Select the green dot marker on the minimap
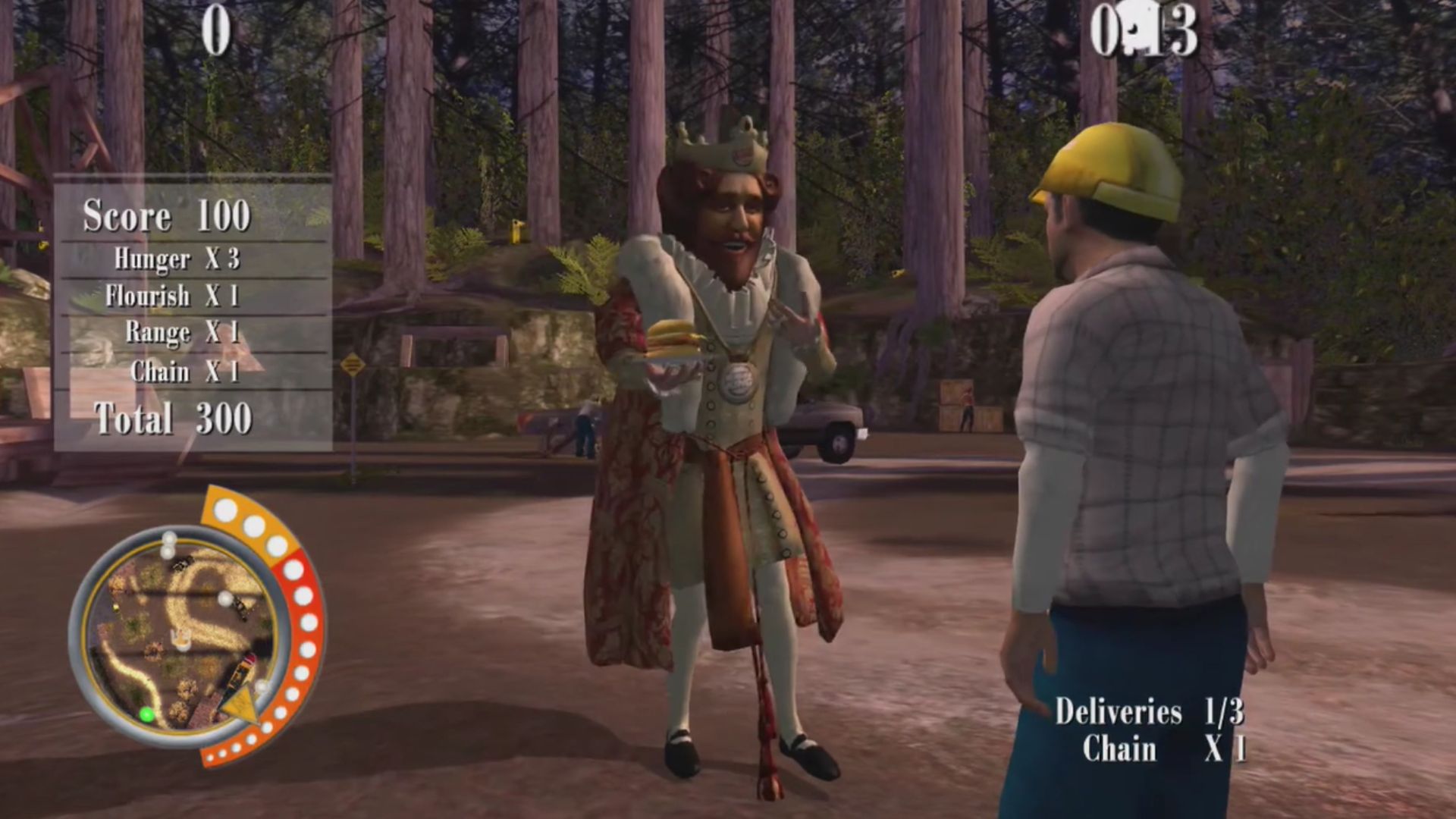Image resolution: width=1456 pixels, height=819 pixels. [147, 714]
